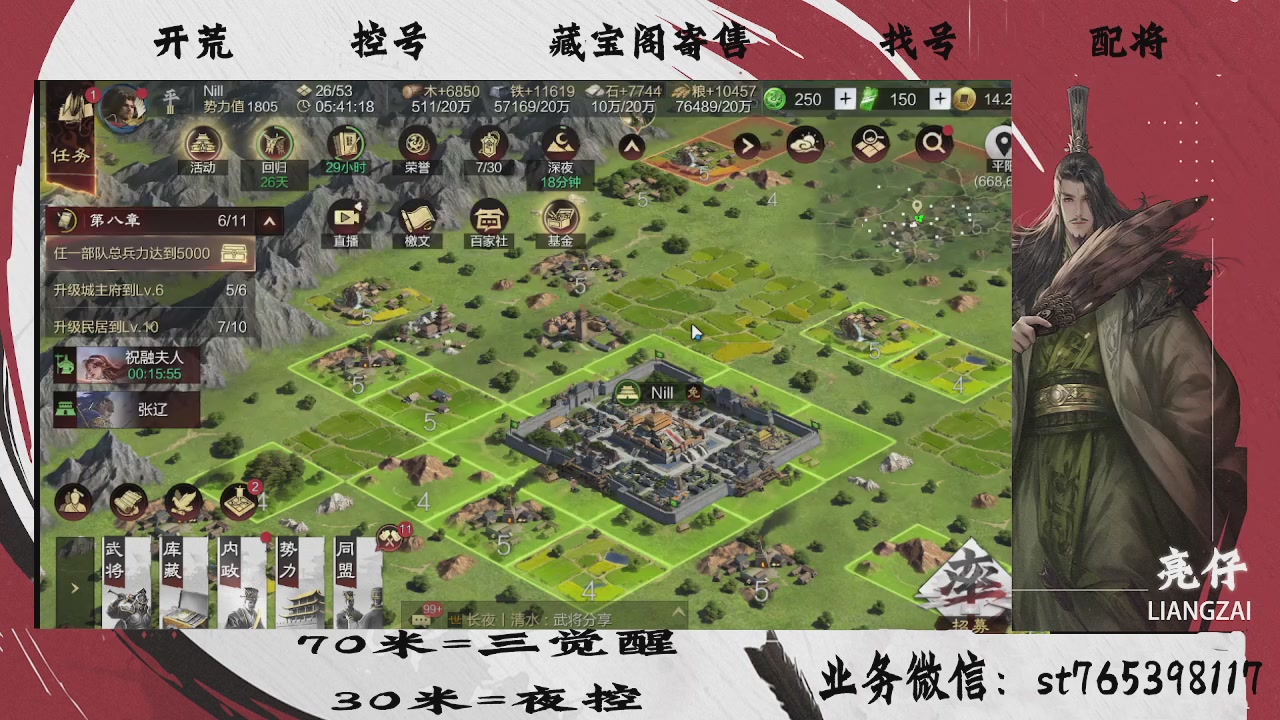Open the magnifier search icon top right

tap(933, 142)
